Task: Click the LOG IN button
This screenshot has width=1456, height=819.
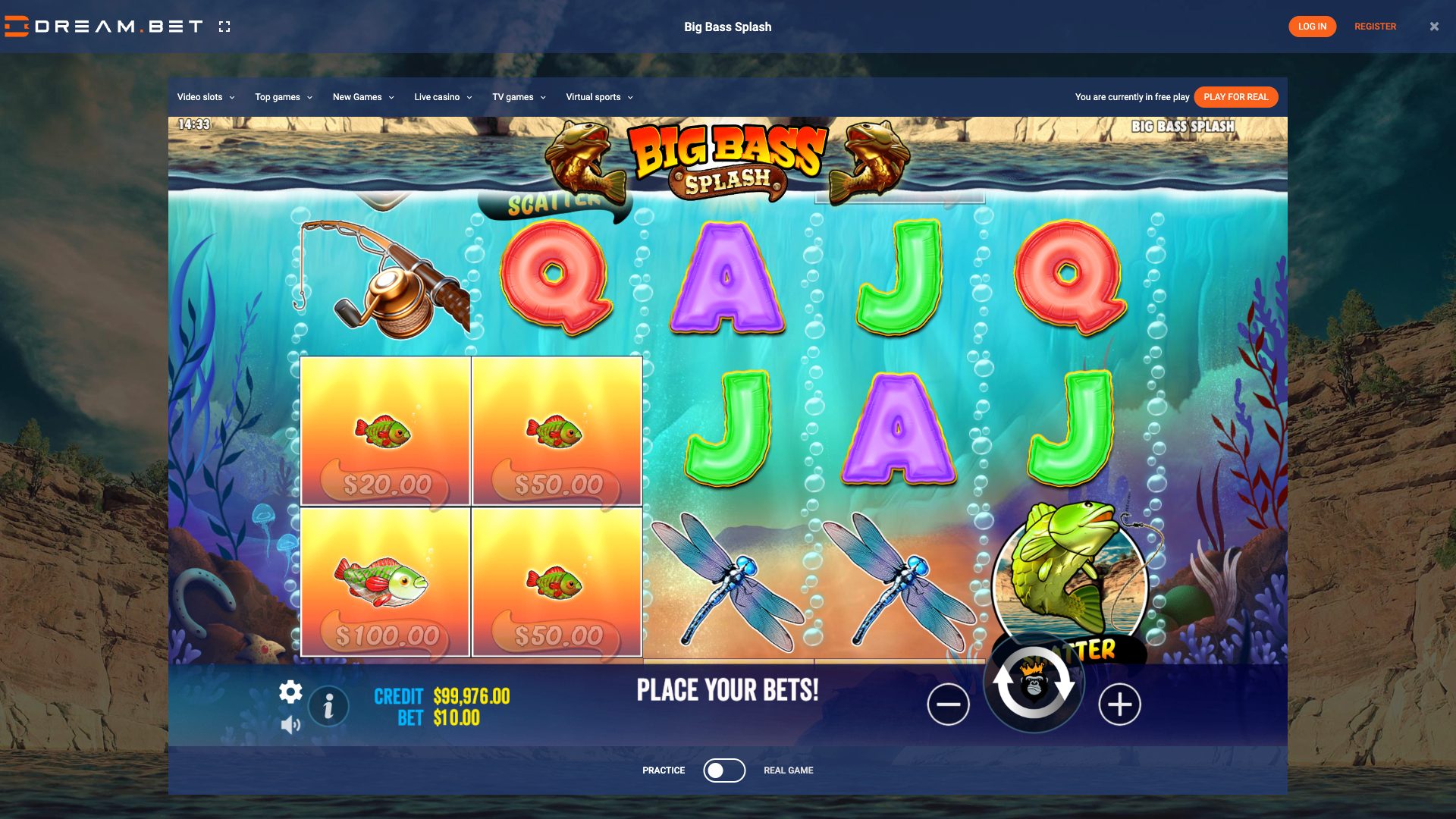Action: [1313, 26]
